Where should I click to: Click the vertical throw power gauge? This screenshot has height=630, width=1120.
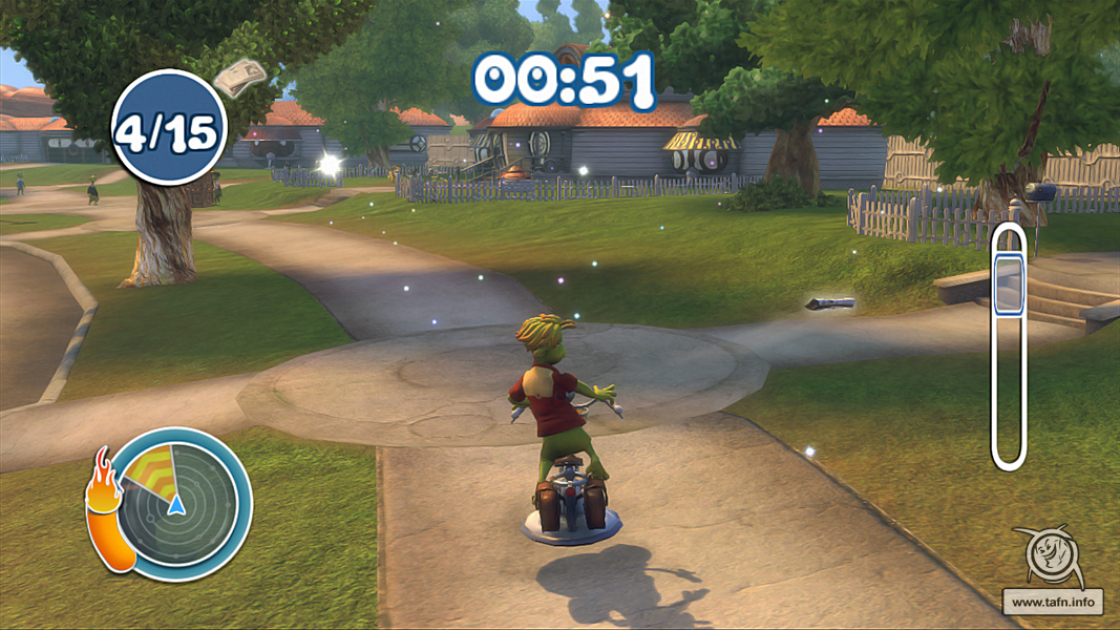(1009, 346)
